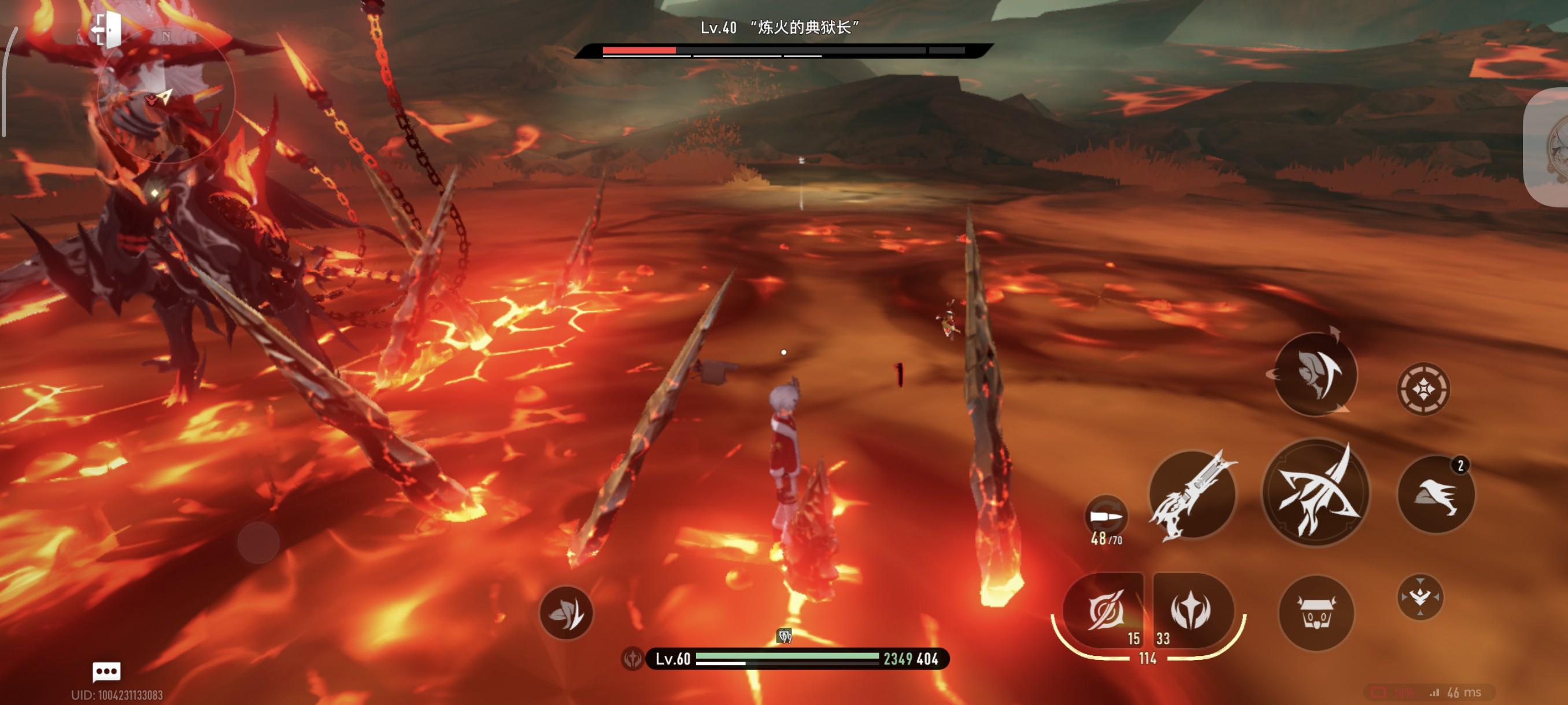
Task: Tap the segmented ring star icon
Action: point(1423,389)
